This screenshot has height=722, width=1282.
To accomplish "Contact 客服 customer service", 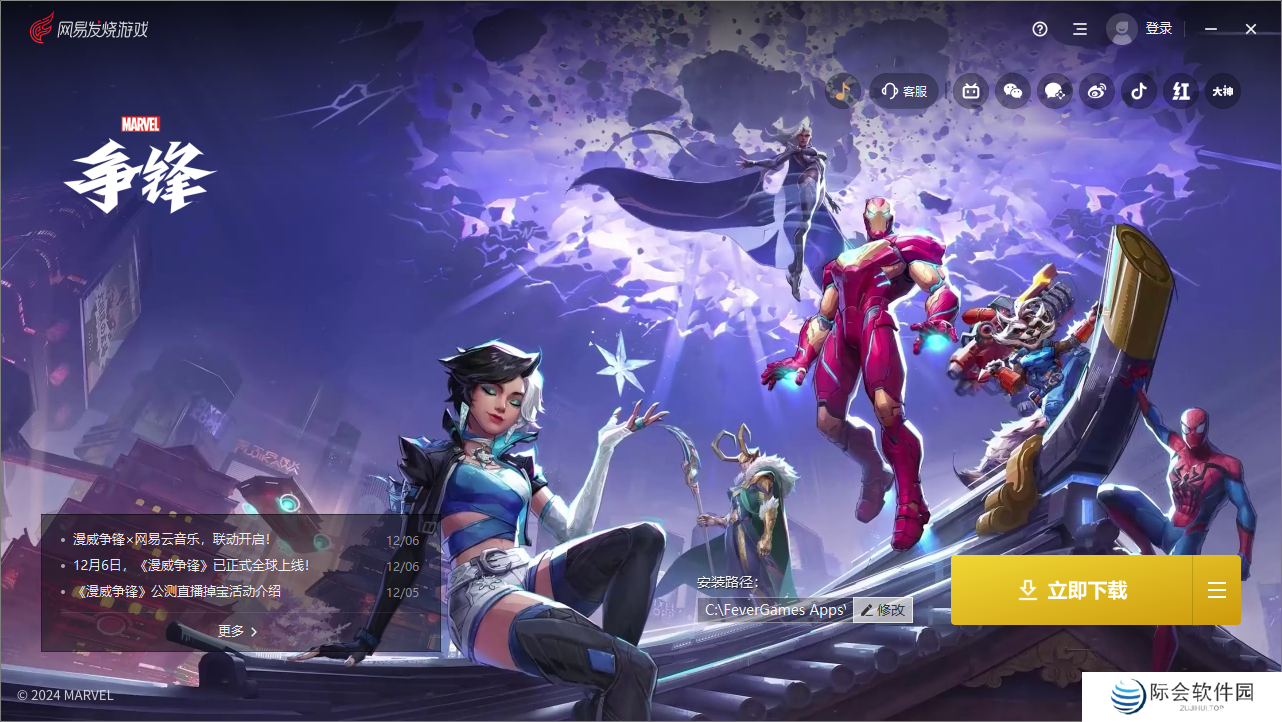I will pos(904,91).
